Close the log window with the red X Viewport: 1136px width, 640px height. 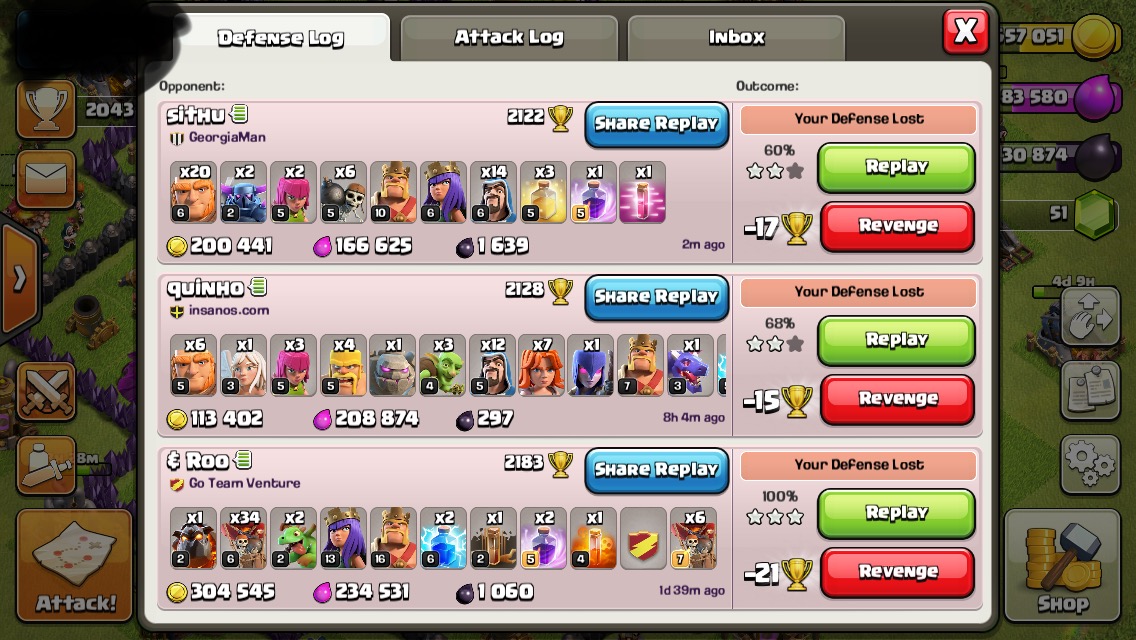tap(965, 32)
